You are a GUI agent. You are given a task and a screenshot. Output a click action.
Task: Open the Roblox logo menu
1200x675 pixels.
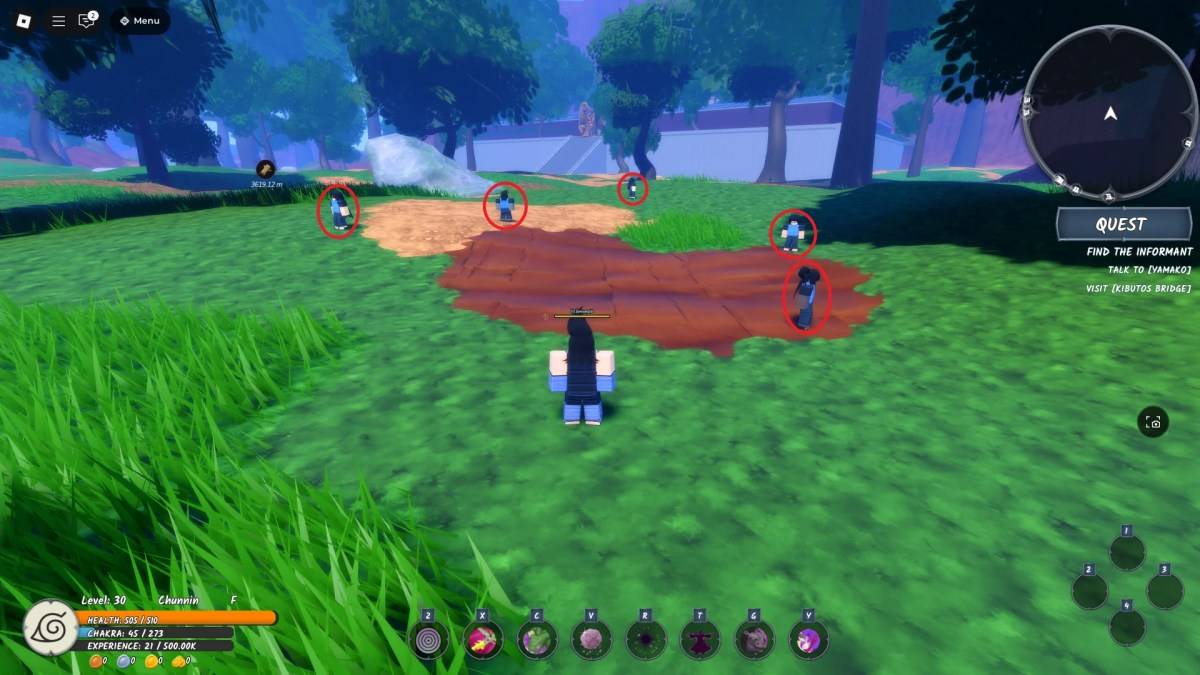tap(22, 20)
